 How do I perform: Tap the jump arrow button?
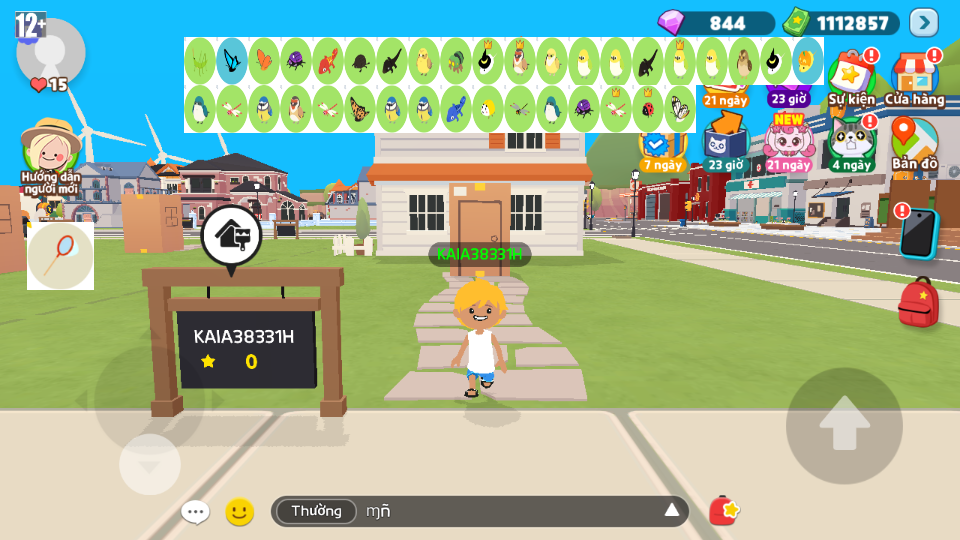coord(844,426)
